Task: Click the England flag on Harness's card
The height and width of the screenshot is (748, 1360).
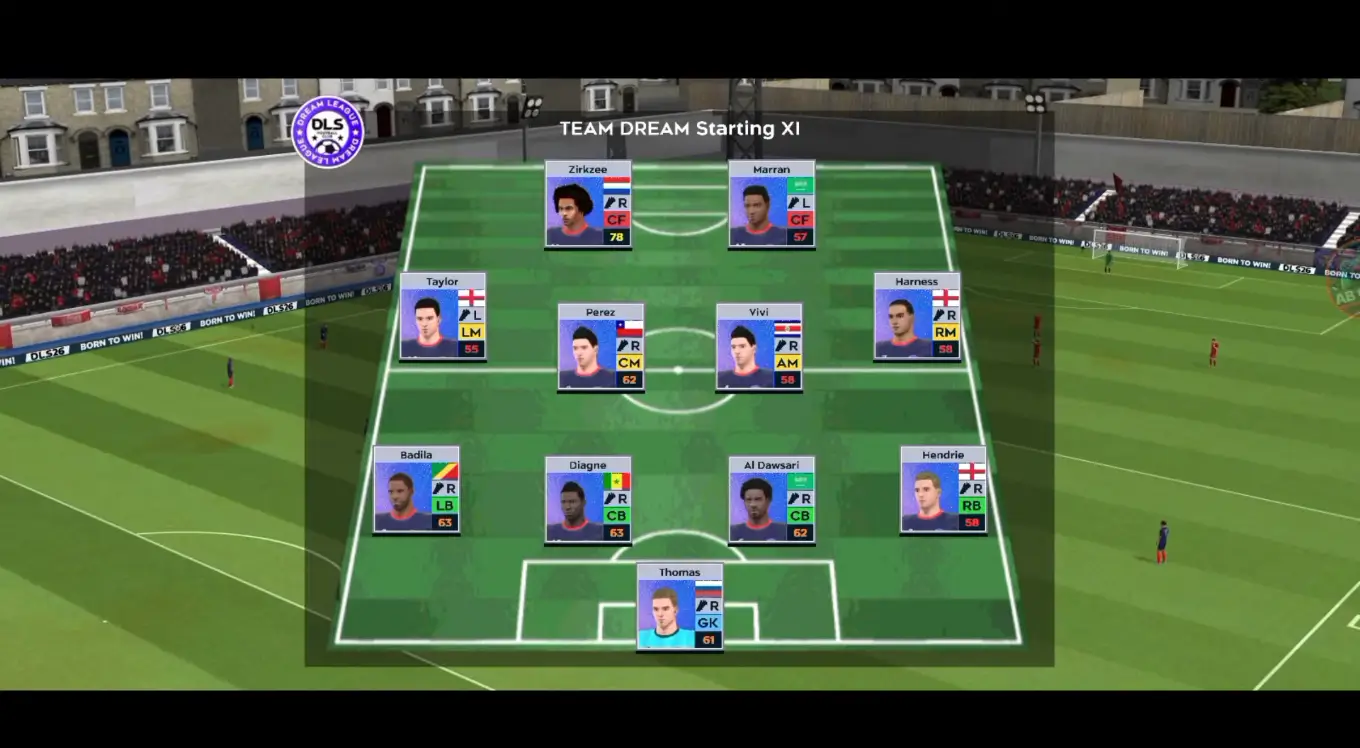Action: click(945, 297)
